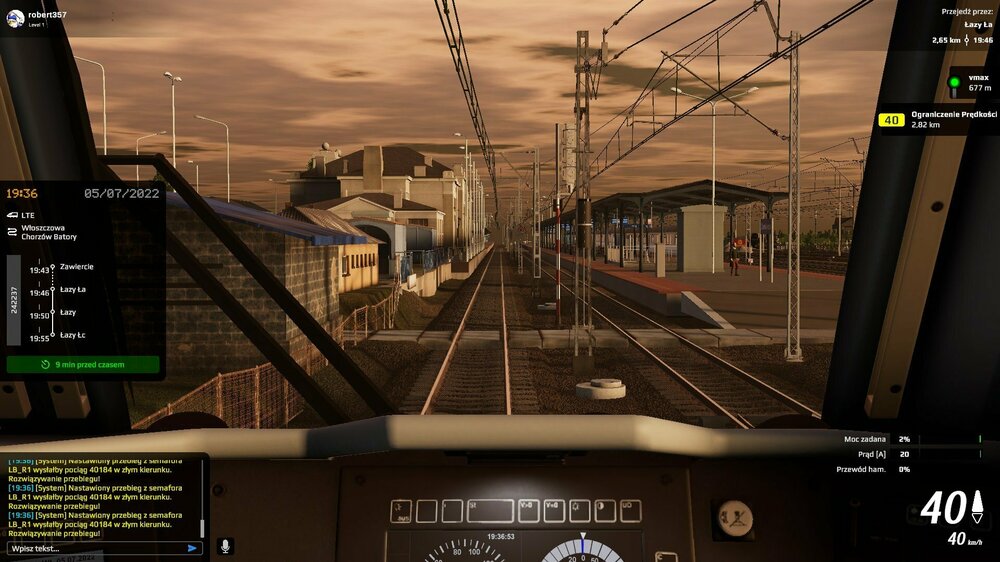Screen dimensions: 1000x562
Task: Open robert357's player profile avatar
Action: [15, 18]
